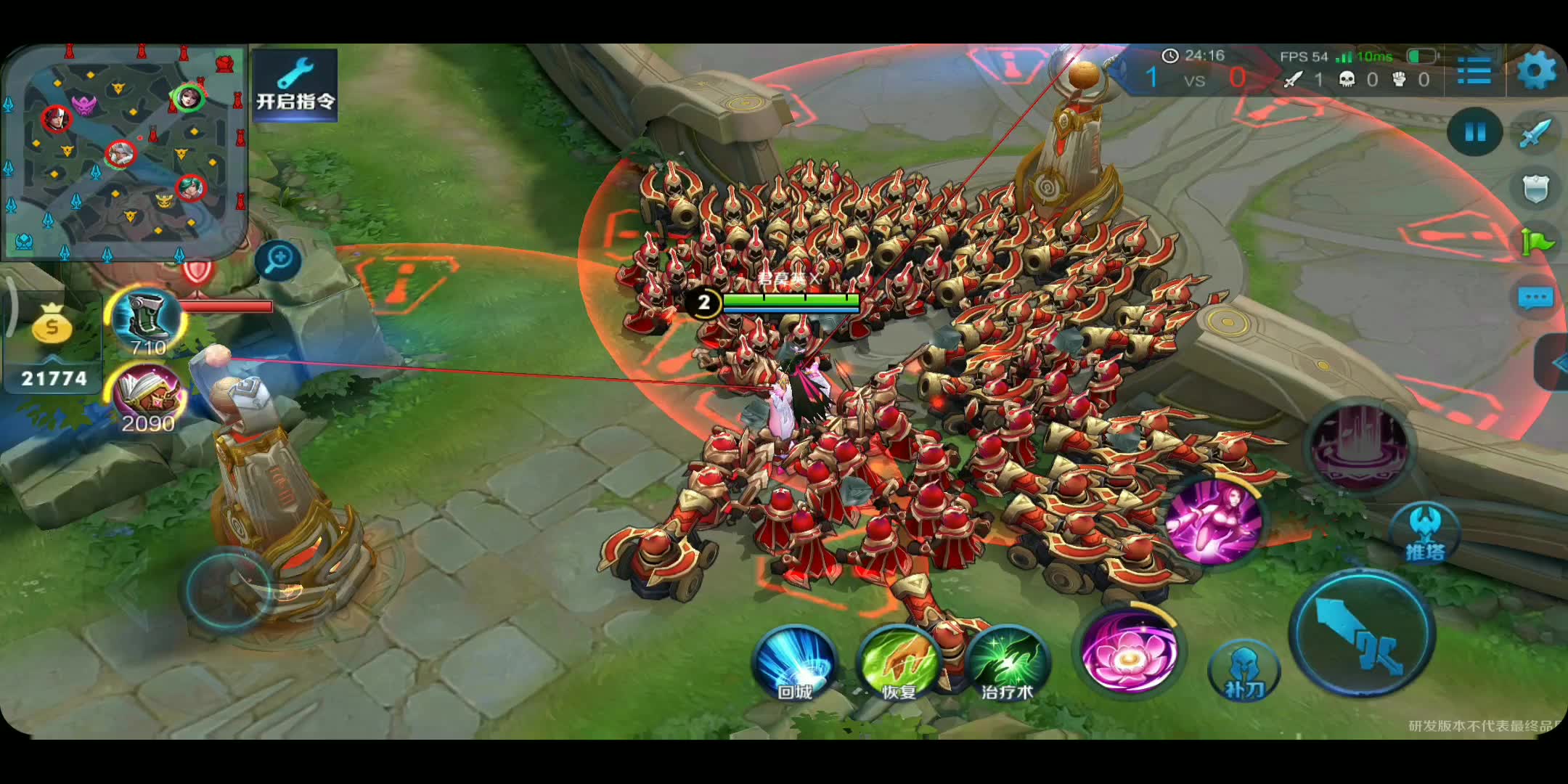Viewport: 1568px width, 784px height.
Task: Open the chat speech-bubble button
Action: point(1535,298)
